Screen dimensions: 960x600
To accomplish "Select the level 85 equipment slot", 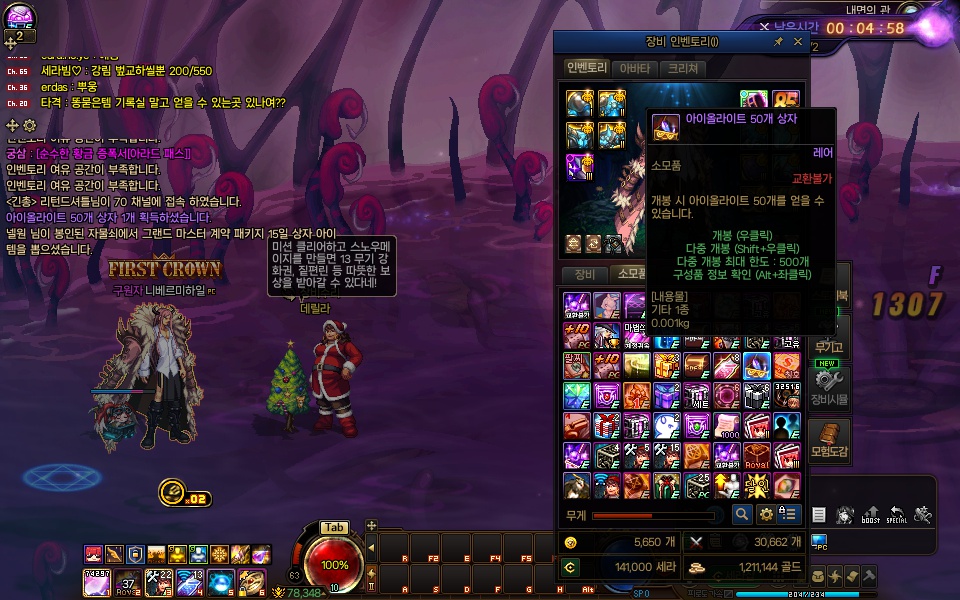I will (786, 102).
